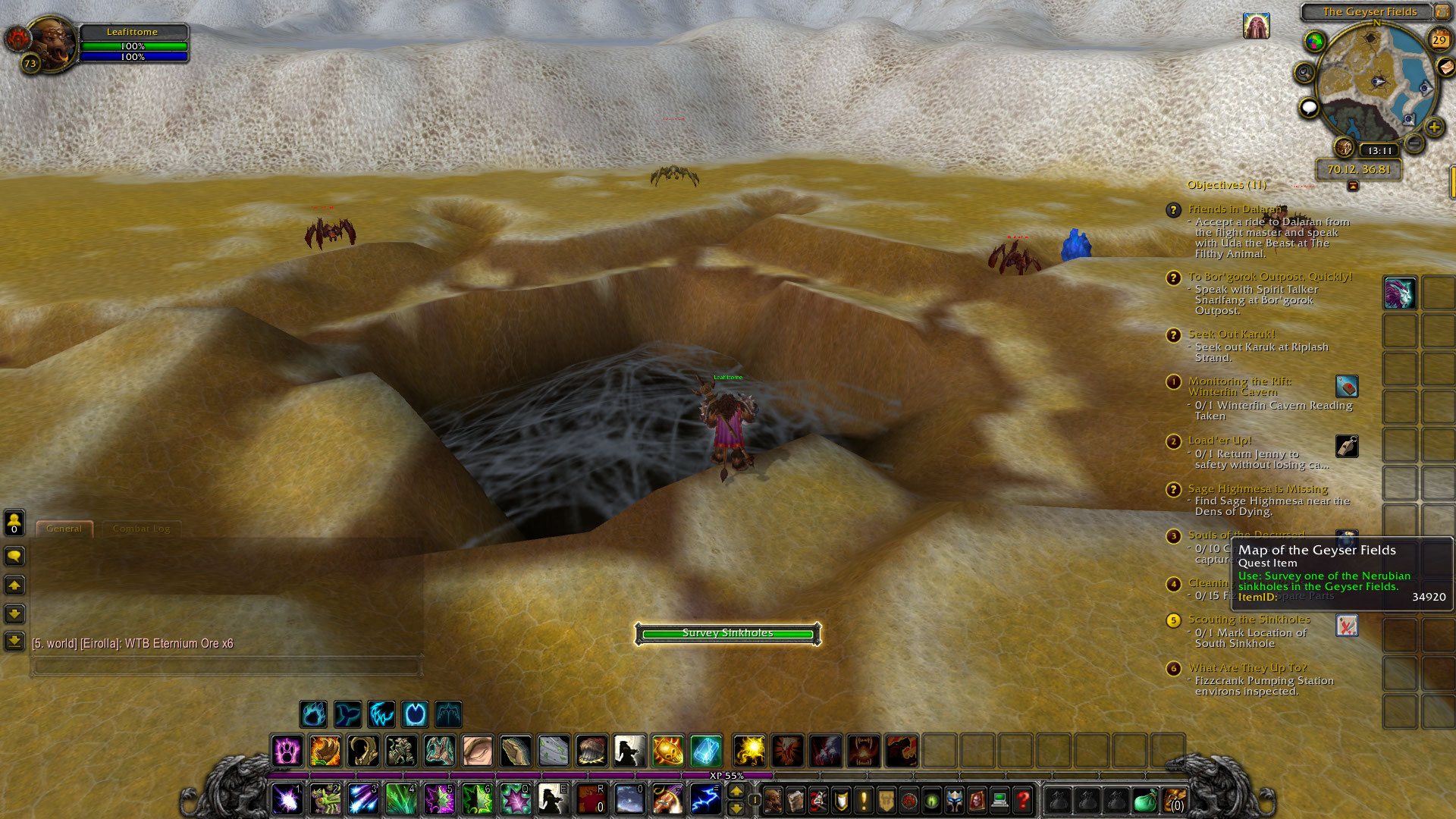Collapse the coordinates display arrow

pos(1353,185)
